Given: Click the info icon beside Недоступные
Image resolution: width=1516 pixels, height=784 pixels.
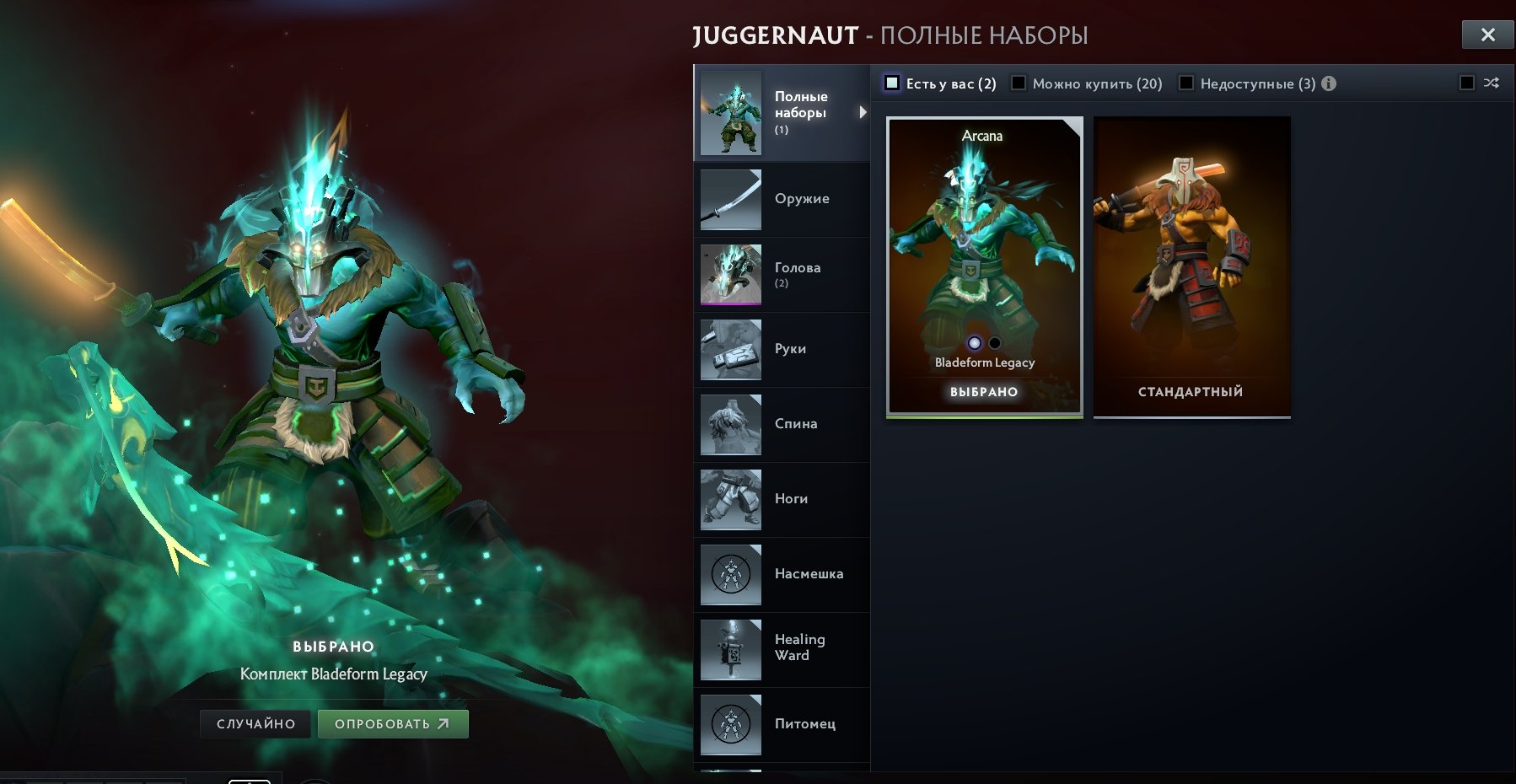Looking at the screenshot, I should click(1329, 83).
